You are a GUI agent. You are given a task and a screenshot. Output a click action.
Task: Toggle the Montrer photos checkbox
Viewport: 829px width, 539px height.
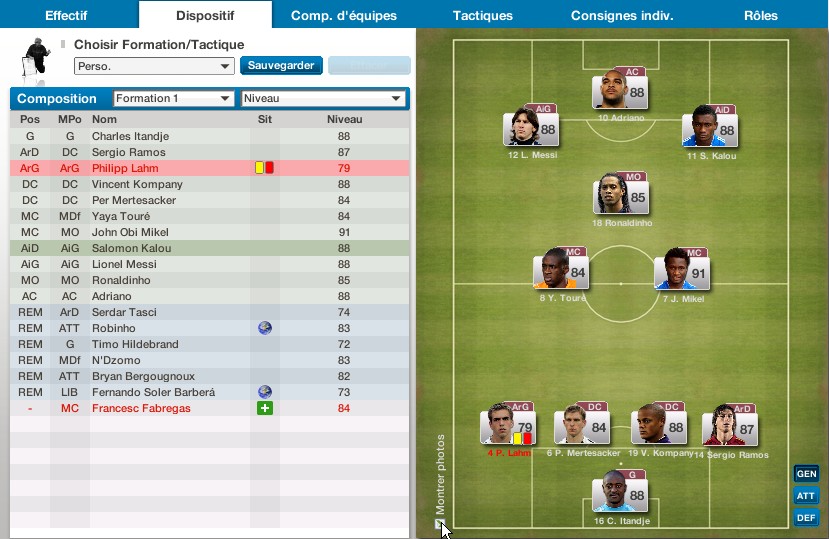point(439,523)
